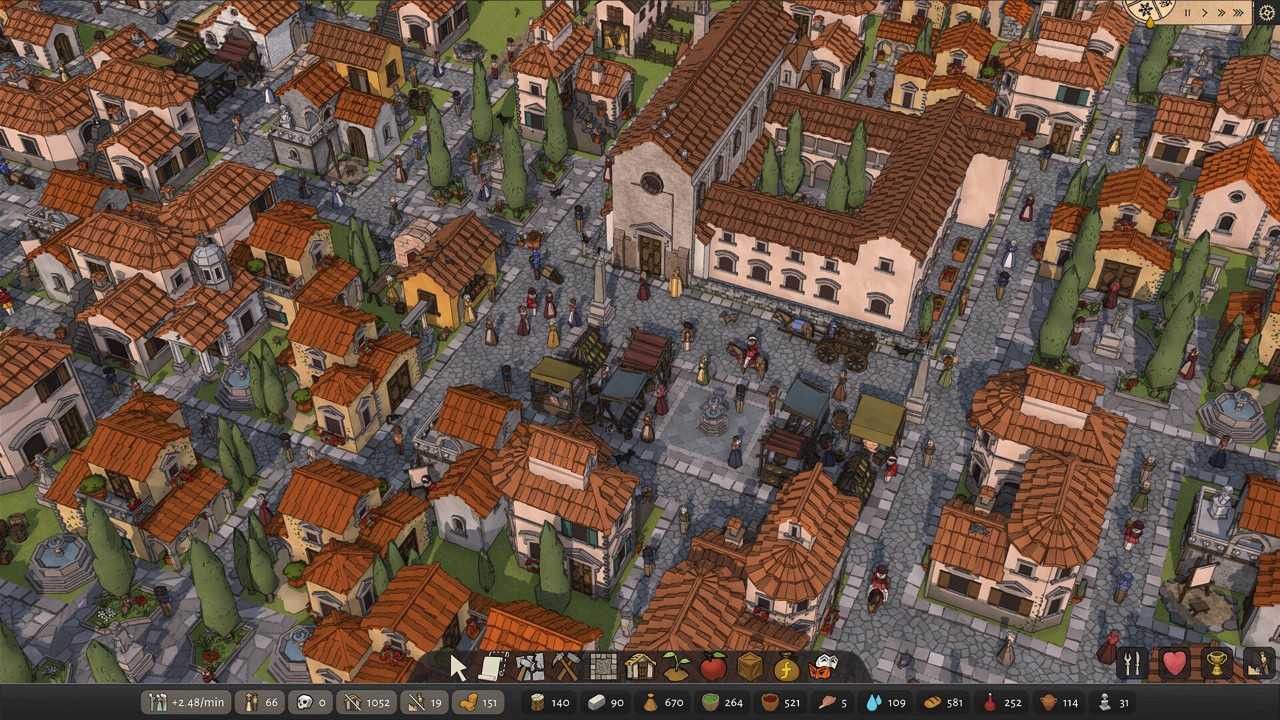The width and height of the screenshot is (1280, 720).
Task: Set game speed to fastest triple-arrow speed
Action: point(1238,12)
